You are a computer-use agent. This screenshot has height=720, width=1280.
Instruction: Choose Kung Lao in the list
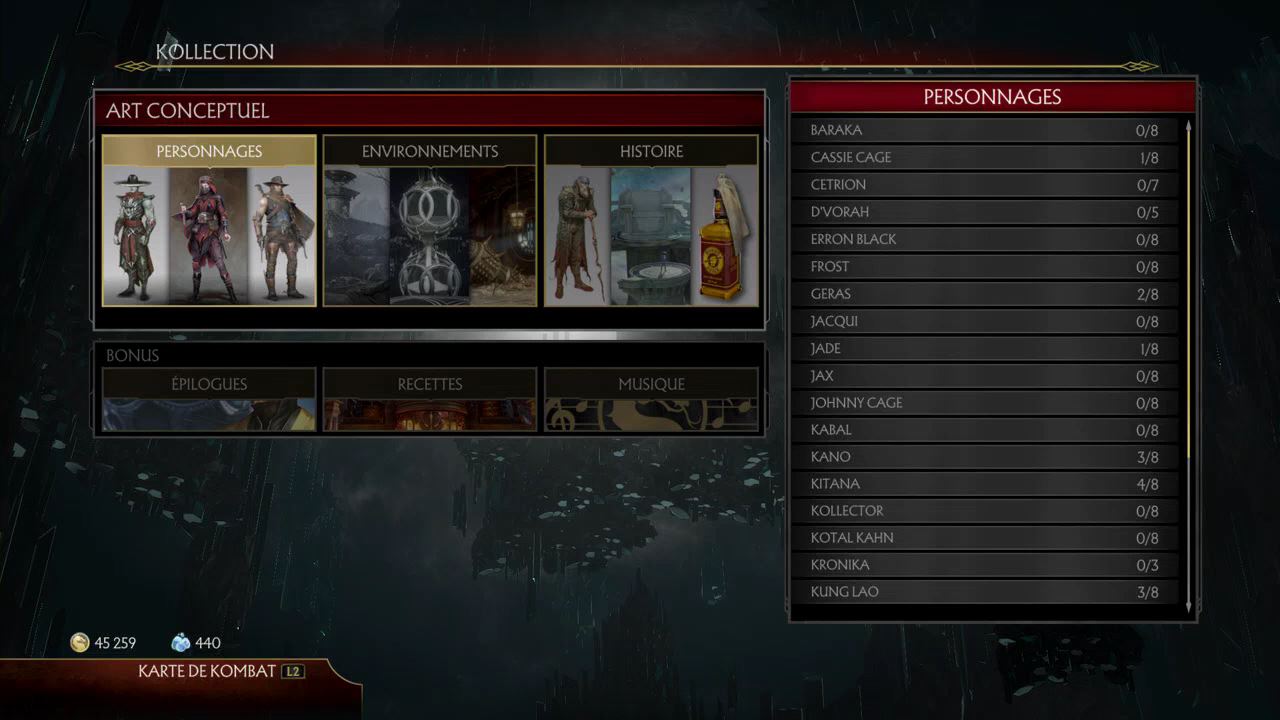click(985, 592)
